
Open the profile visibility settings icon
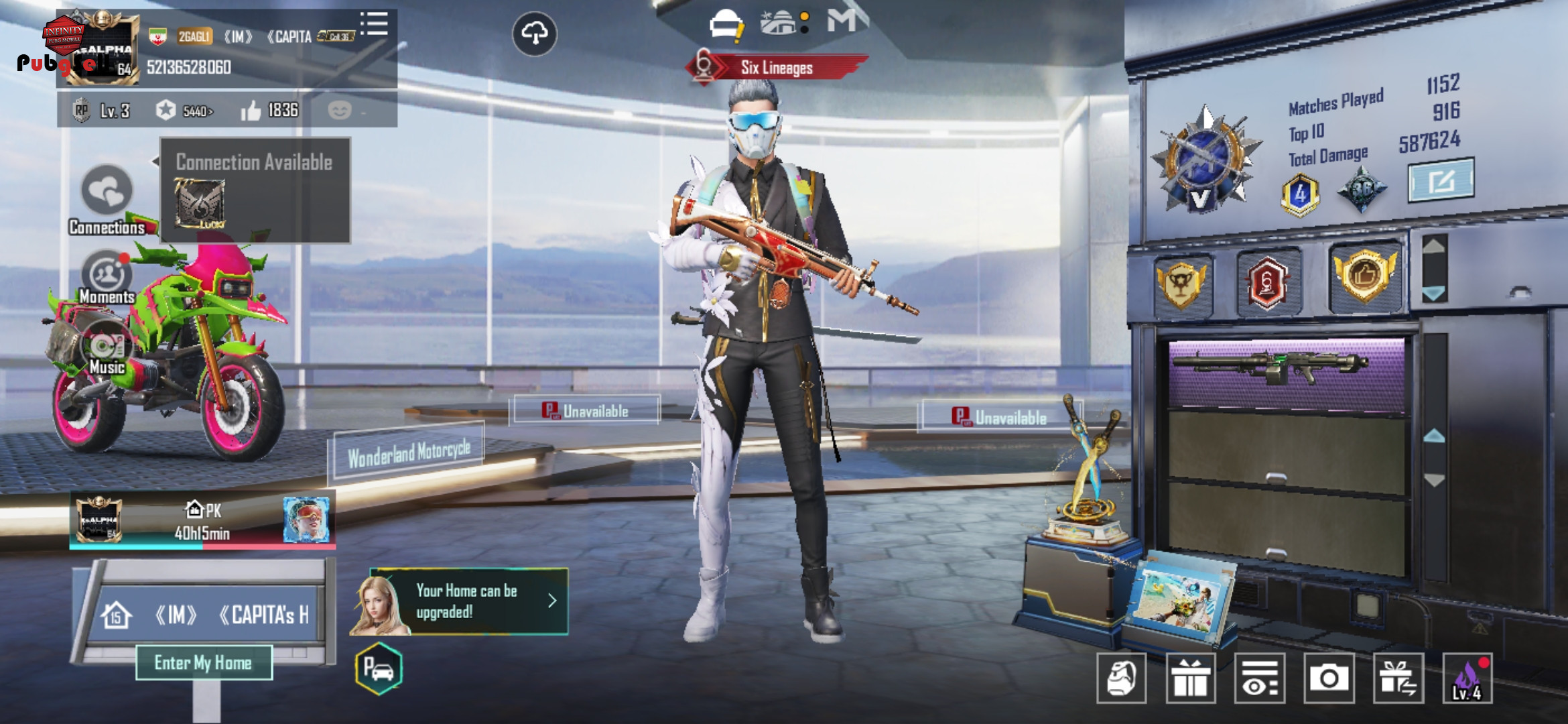tap(1260, 678)
